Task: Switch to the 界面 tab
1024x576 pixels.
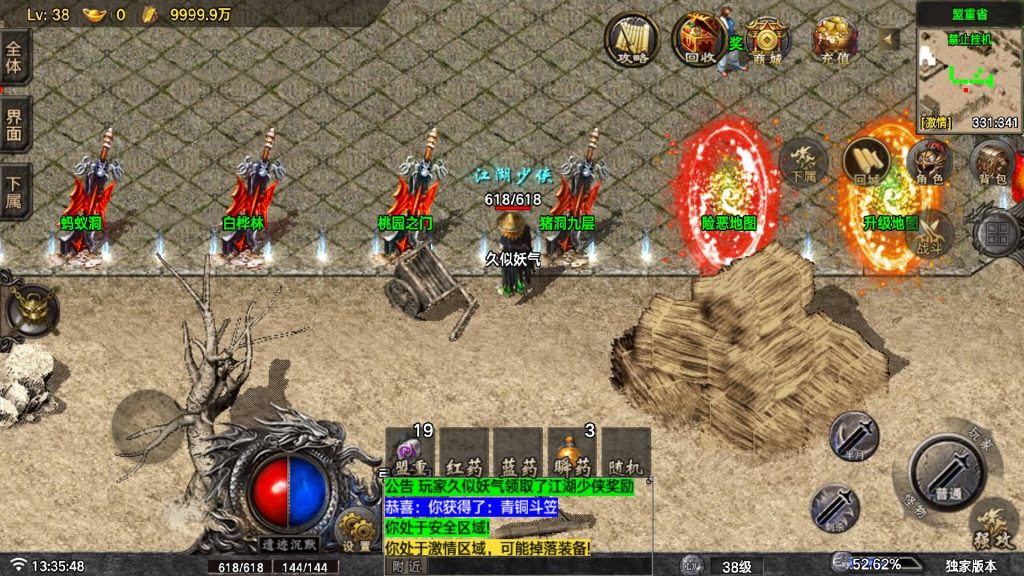Action: click(x=14, y=124)
